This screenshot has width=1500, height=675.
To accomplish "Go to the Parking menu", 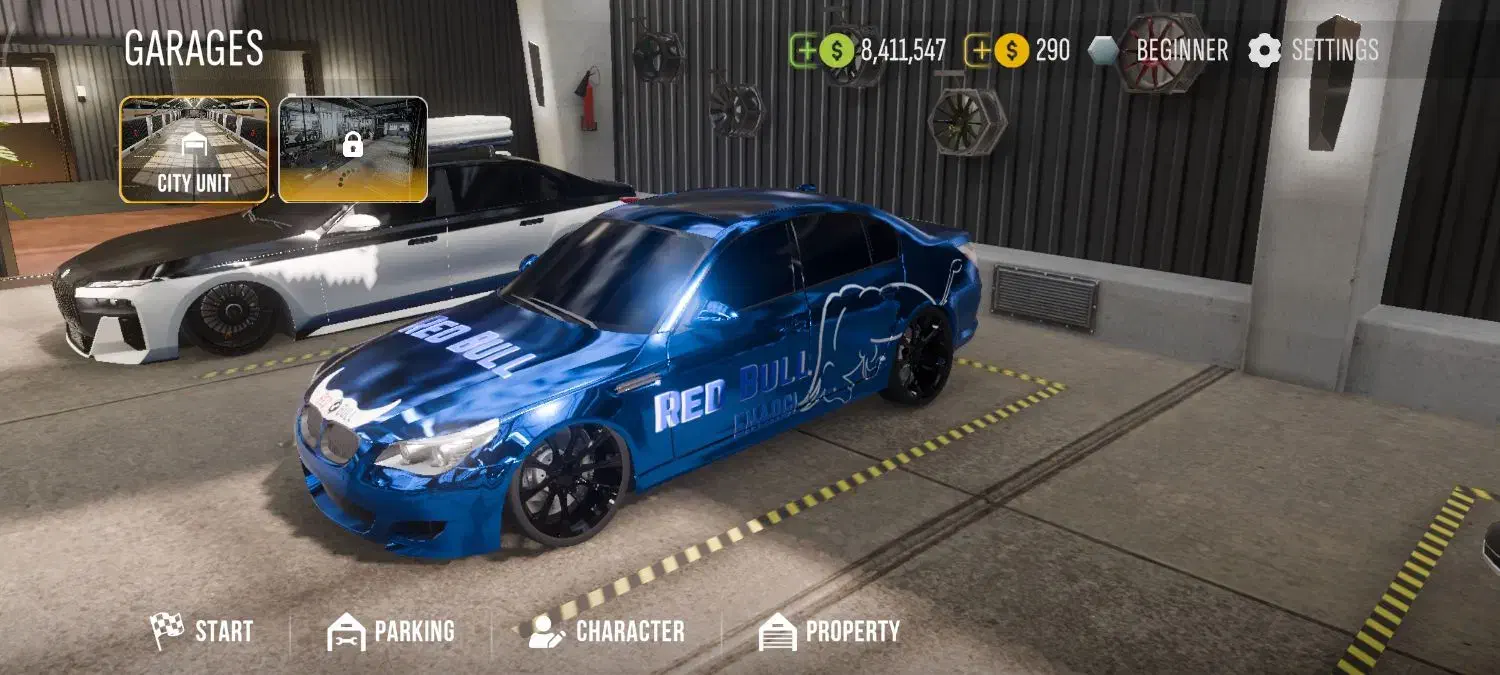I will 391,631.
